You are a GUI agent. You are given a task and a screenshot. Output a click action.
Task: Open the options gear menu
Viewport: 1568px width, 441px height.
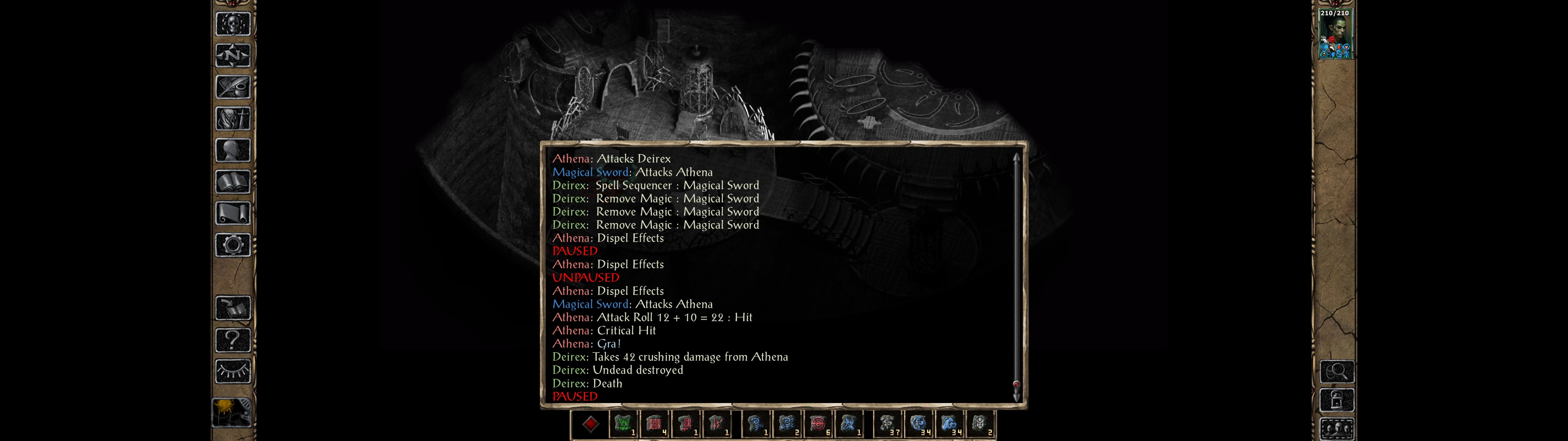pos(232,245)
